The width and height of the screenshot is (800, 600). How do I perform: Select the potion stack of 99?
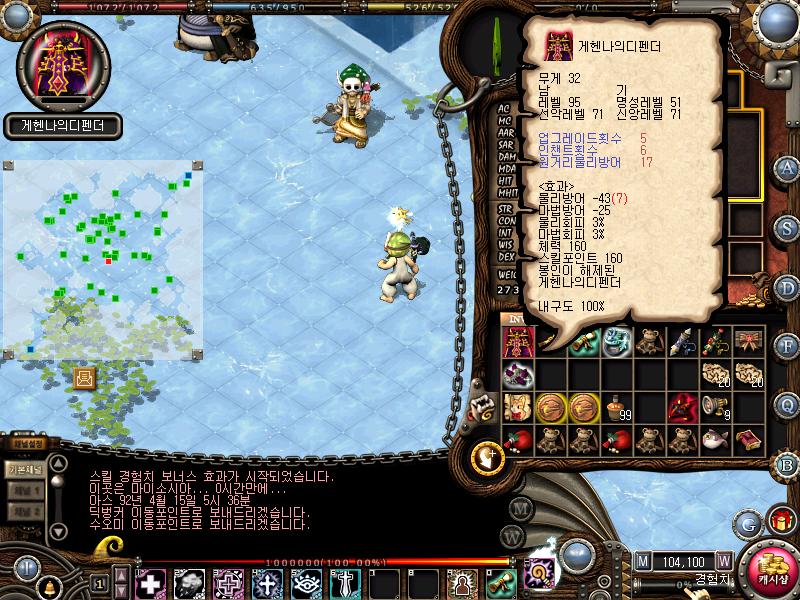[615, 407]
